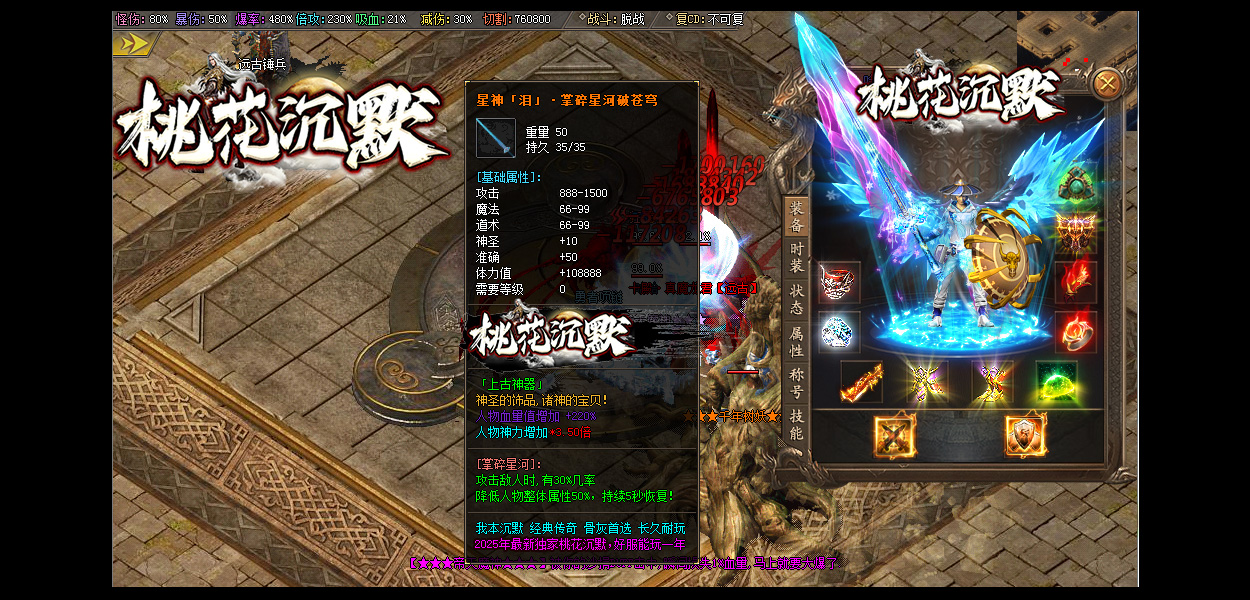Select the red flame bracelet slot

tap(1076, 282)
